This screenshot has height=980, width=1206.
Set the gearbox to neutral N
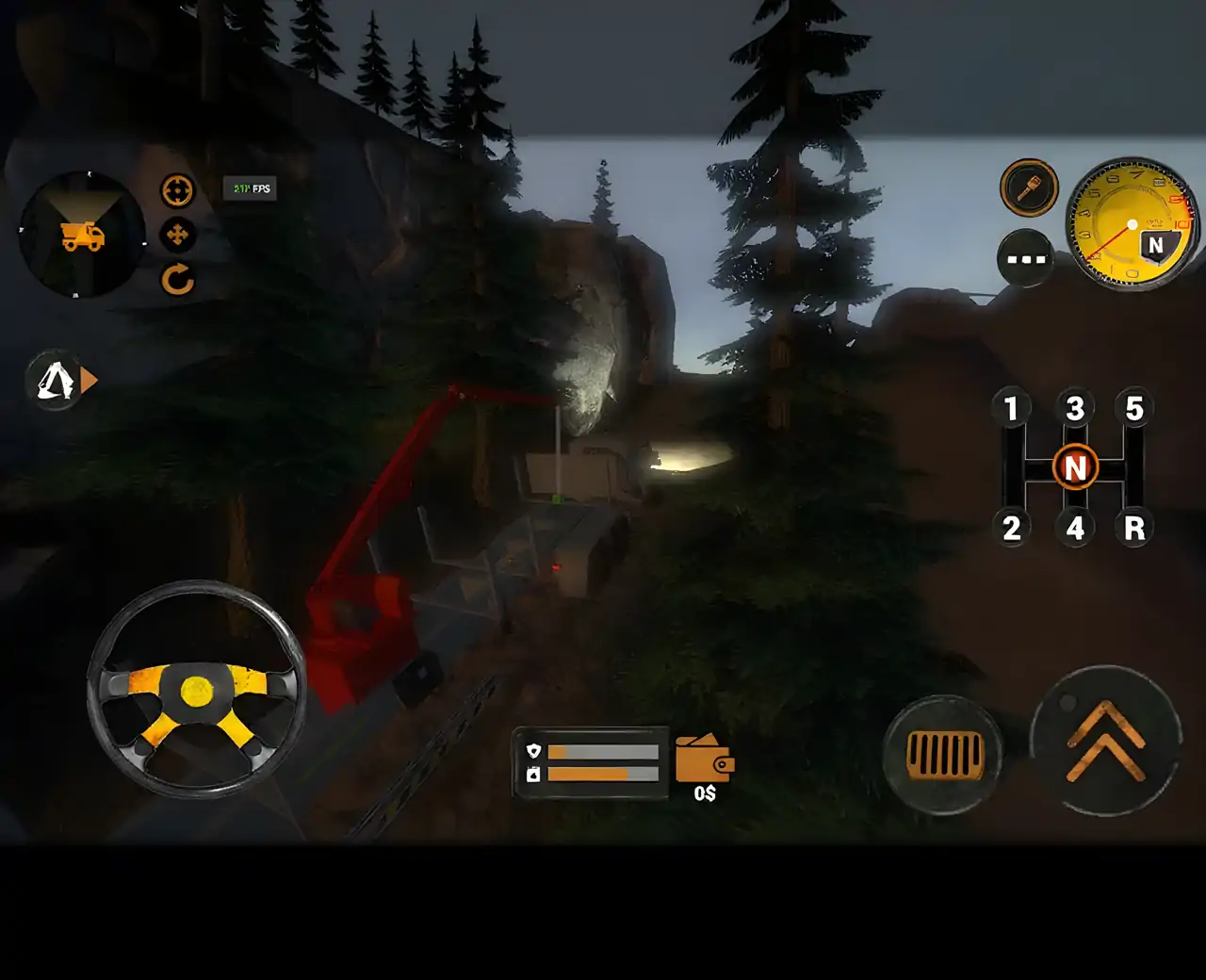1075,467
